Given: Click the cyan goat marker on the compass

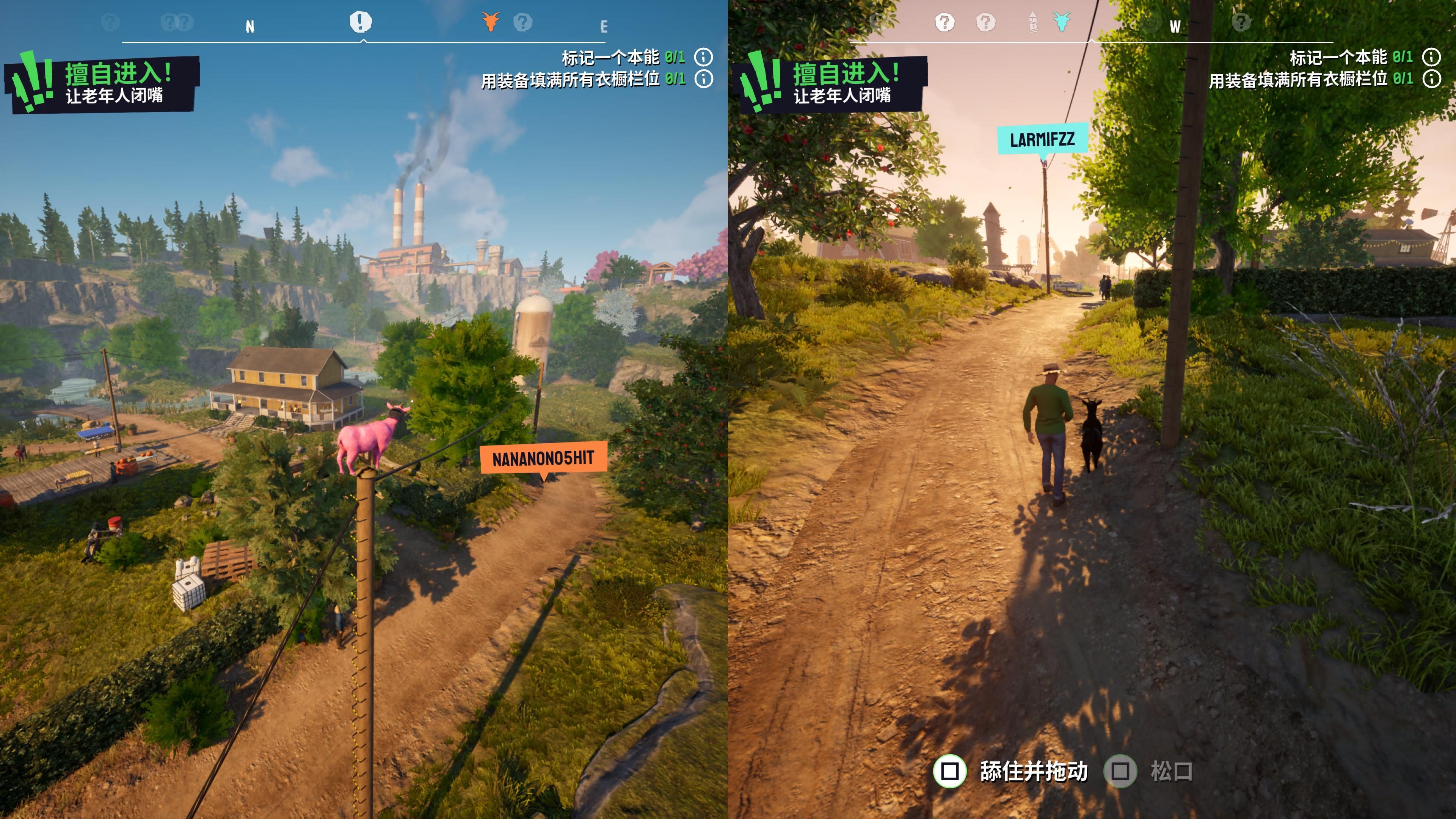Looking at the screenshot, I should tap(1062, 22).
